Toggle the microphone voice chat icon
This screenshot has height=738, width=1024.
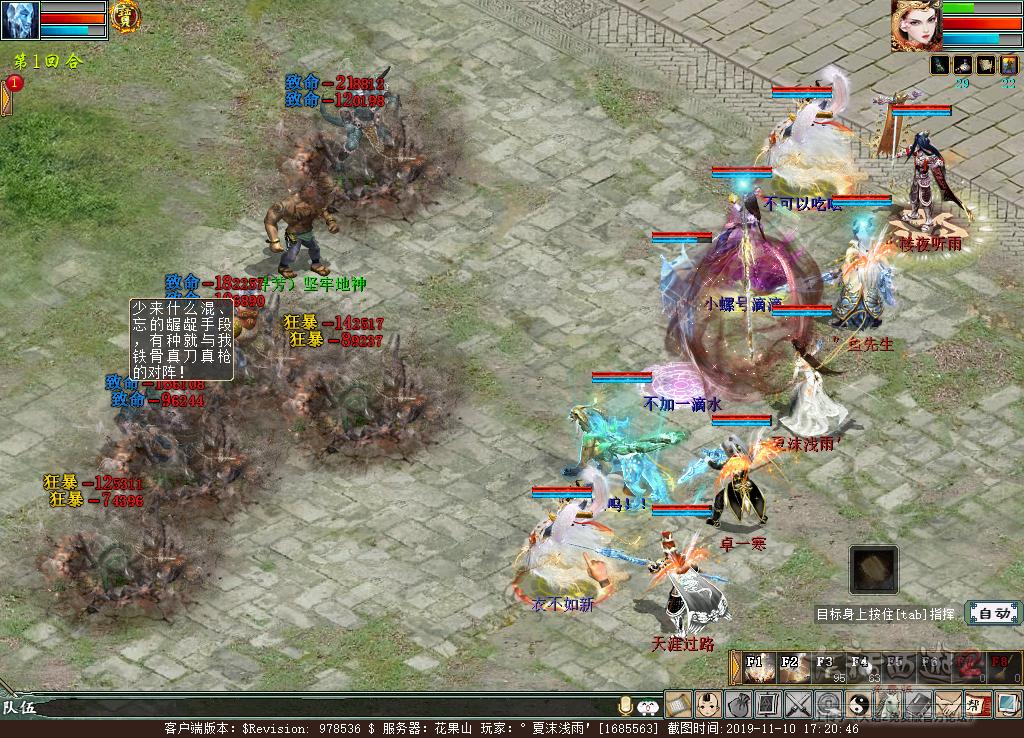pyautogui.click(x=627, y=705)
